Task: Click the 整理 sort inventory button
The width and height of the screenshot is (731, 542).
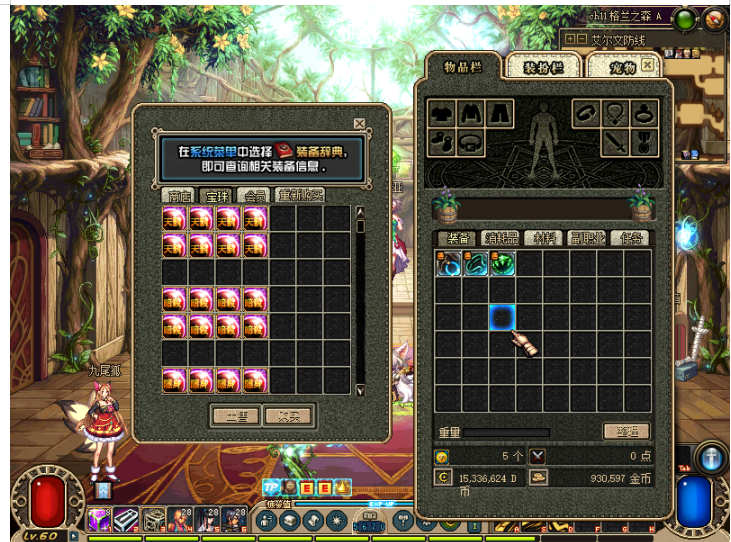Action: point(626,431)
